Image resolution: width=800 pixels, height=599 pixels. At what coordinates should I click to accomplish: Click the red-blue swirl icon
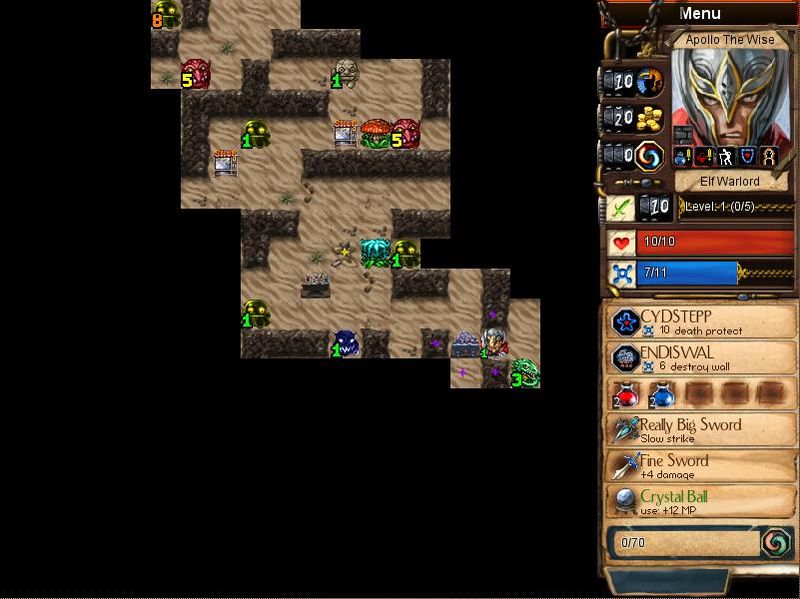click(x=651, y=157)
